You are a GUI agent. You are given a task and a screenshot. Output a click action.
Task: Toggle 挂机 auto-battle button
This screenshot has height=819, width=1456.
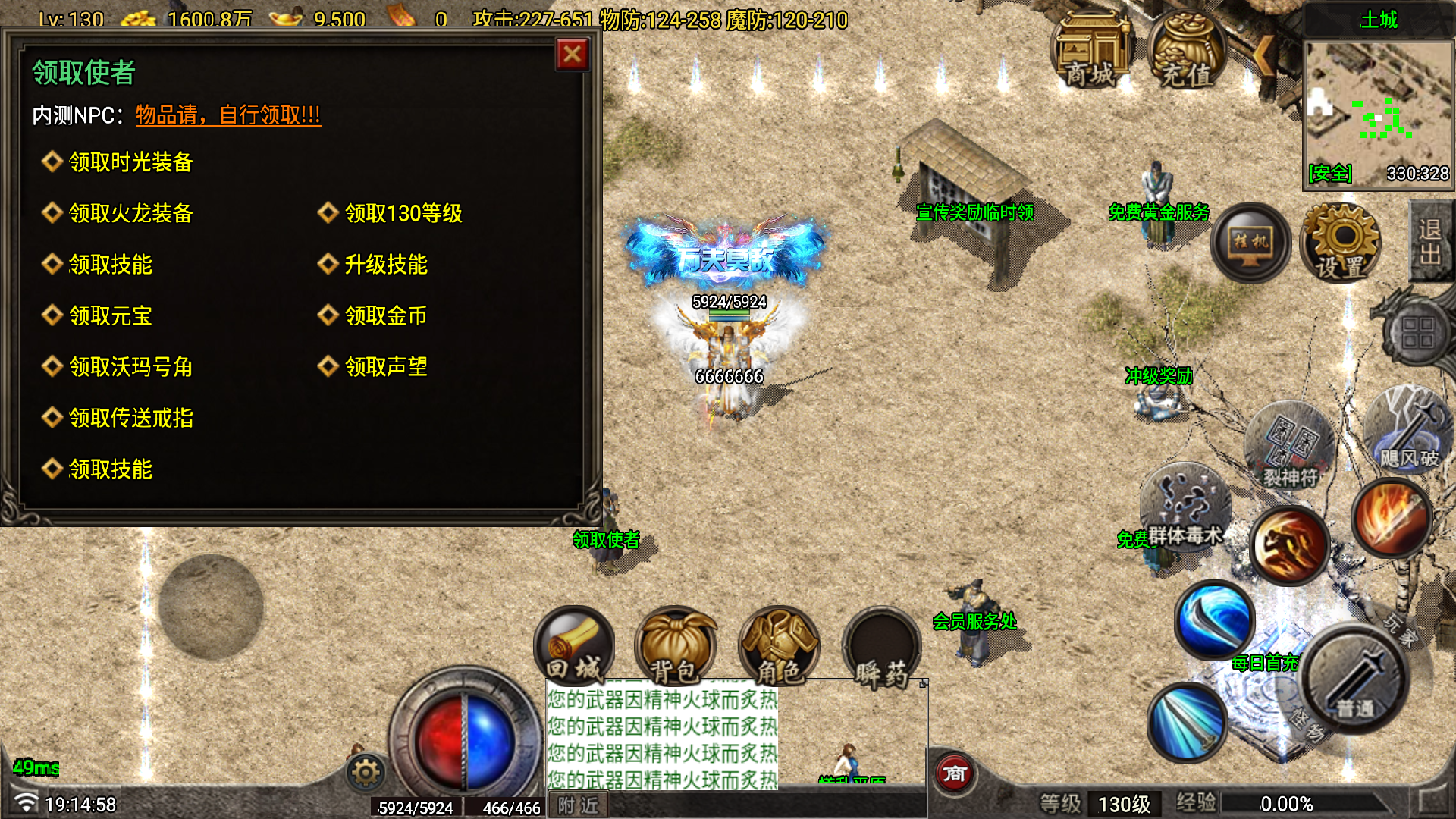tap(1250, 243)
